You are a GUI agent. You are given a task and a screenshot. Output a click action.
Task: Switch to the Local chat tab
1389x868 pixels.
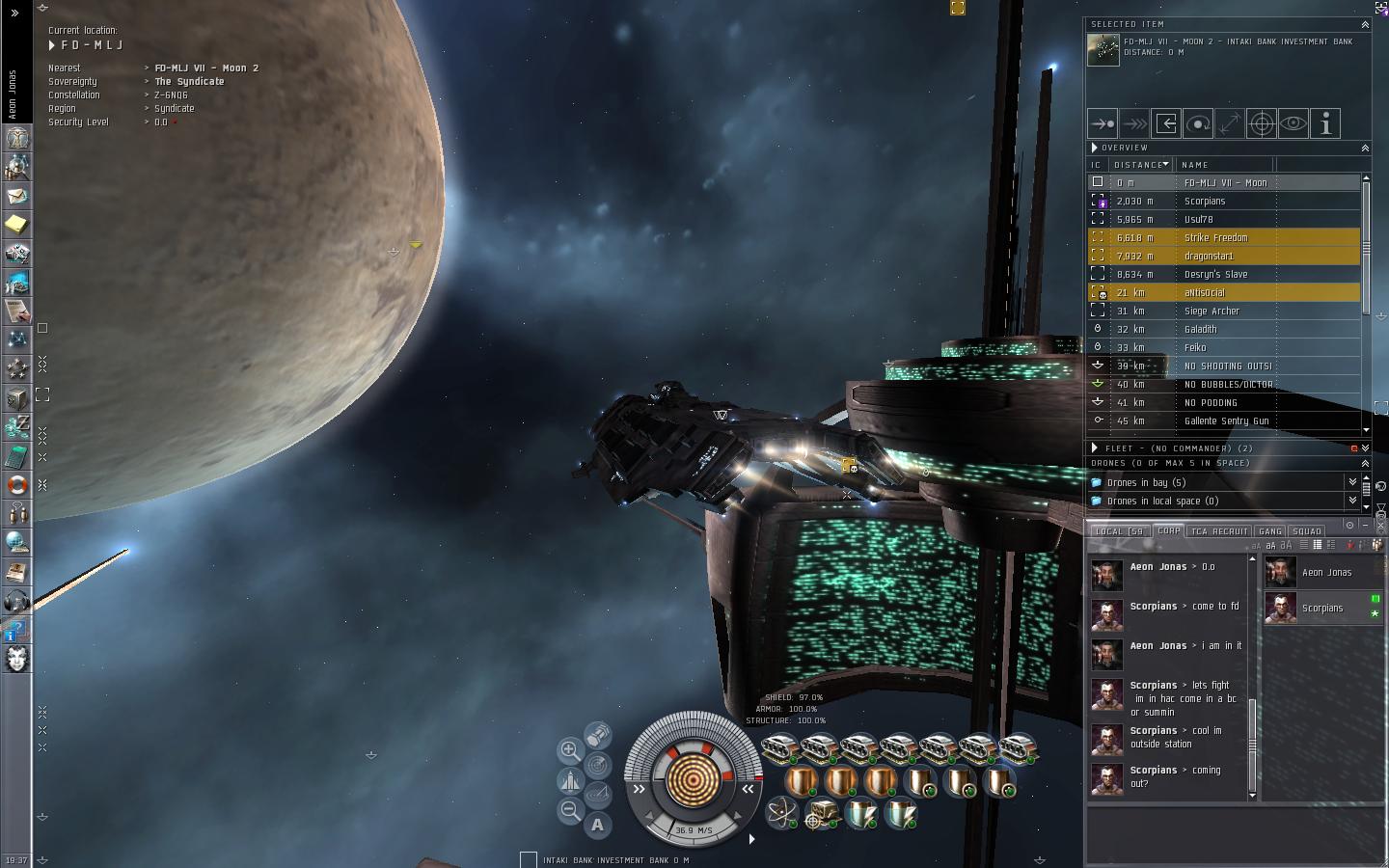coord(1119,531)
